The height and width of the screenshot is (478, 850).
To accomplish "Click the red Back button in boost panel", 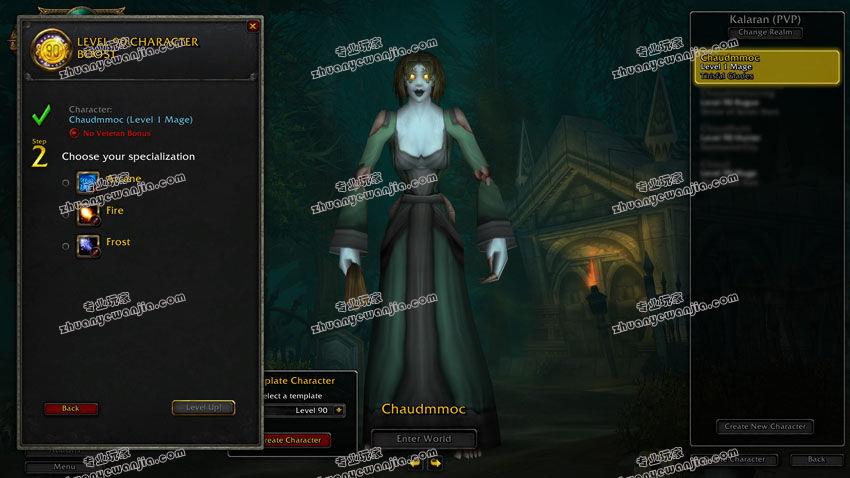I will 71,408.
